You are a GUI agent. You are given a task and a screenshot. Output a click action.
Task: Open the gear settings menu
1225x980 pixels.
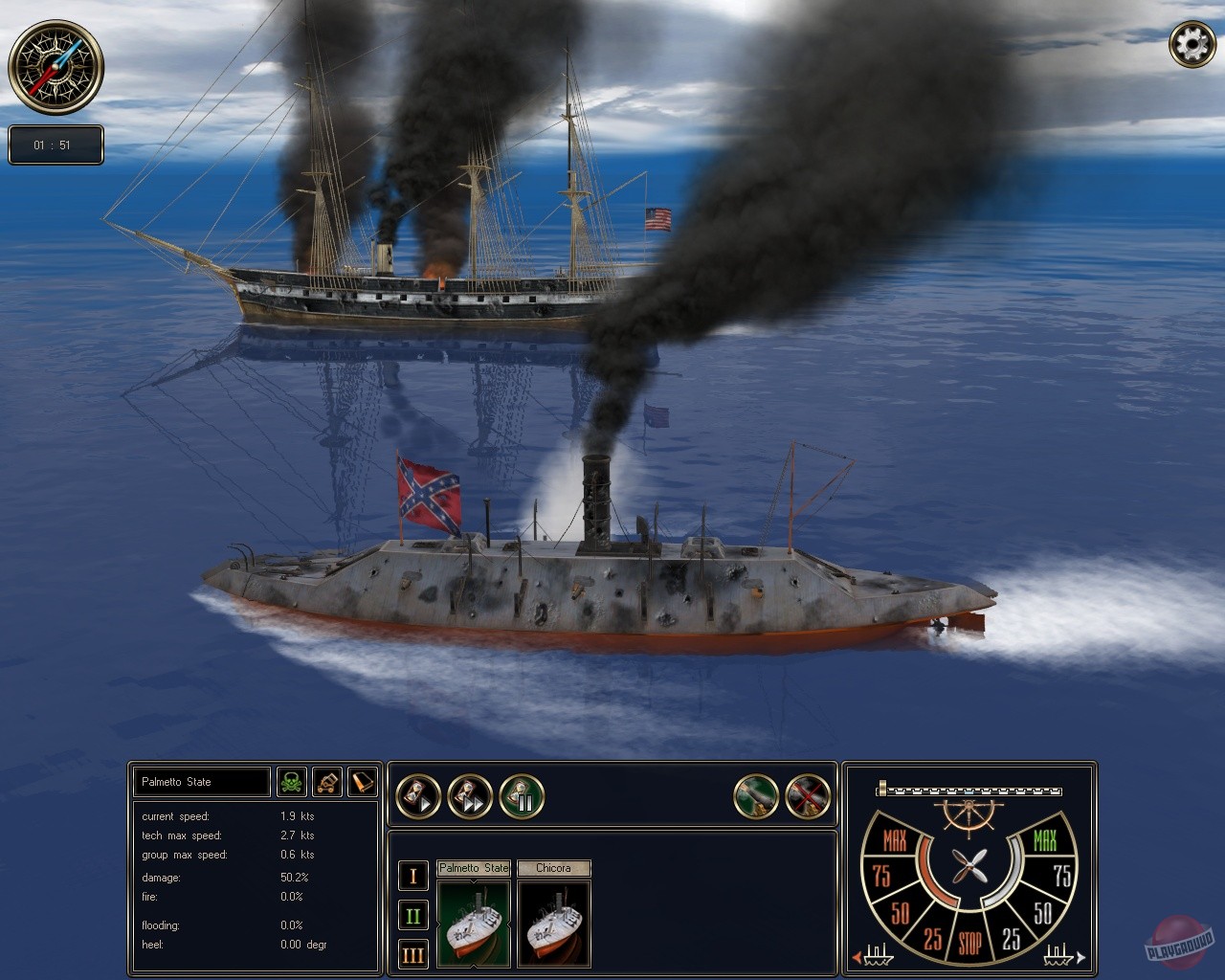(x=1192, y=45)
